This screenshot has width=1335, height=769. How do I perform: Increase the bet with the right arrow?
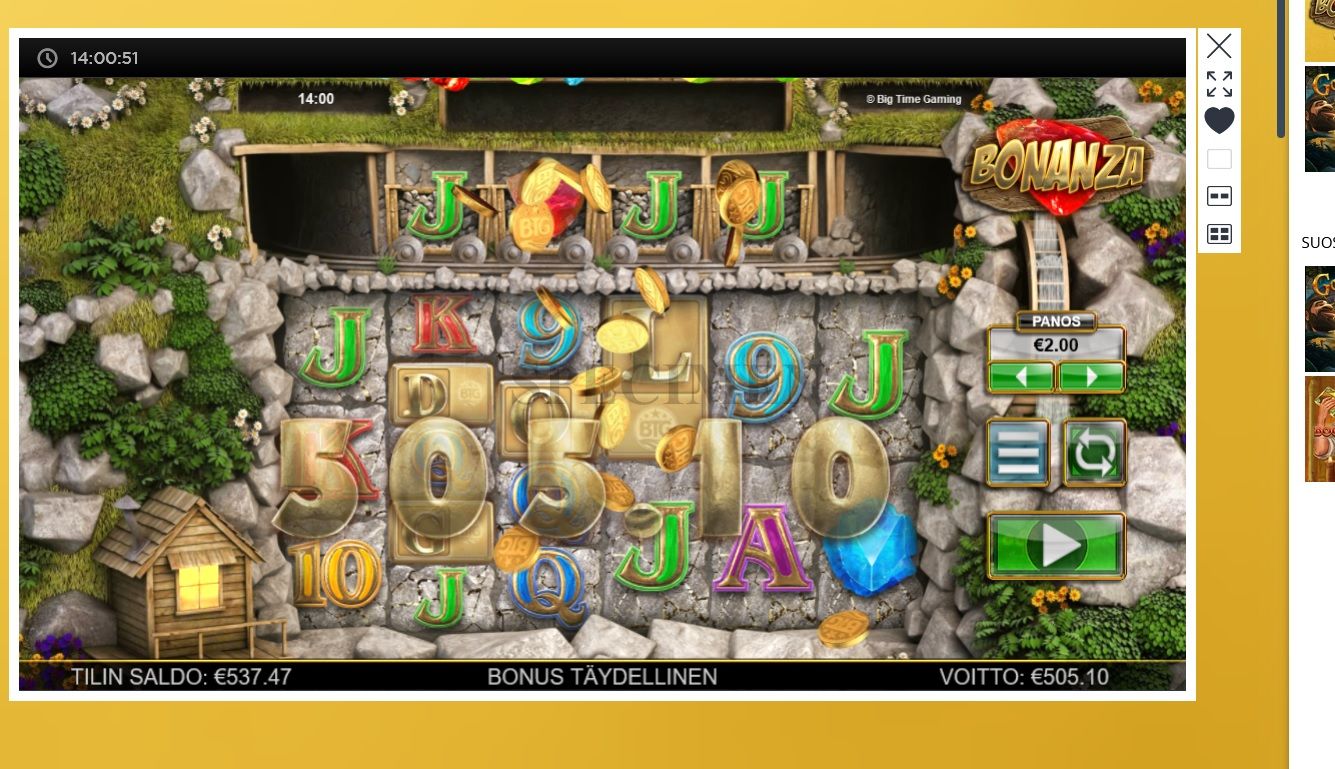pos(1090,376)
